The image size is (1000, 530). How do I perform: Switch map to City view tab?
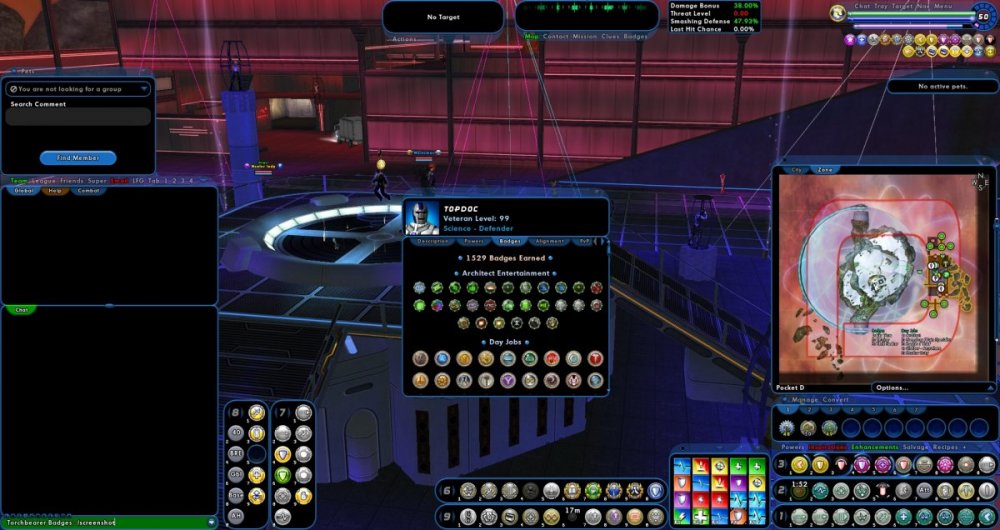point(797,170)
